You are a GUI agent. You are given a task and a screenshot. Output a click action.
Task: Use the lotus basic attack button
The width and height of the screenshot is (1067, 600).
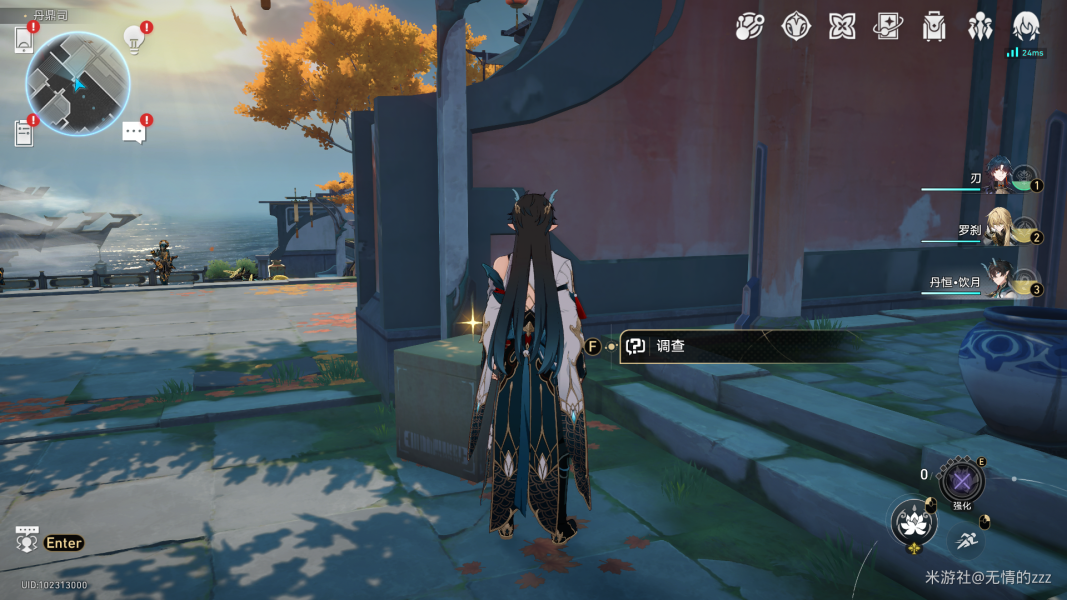tap(911, 522)
